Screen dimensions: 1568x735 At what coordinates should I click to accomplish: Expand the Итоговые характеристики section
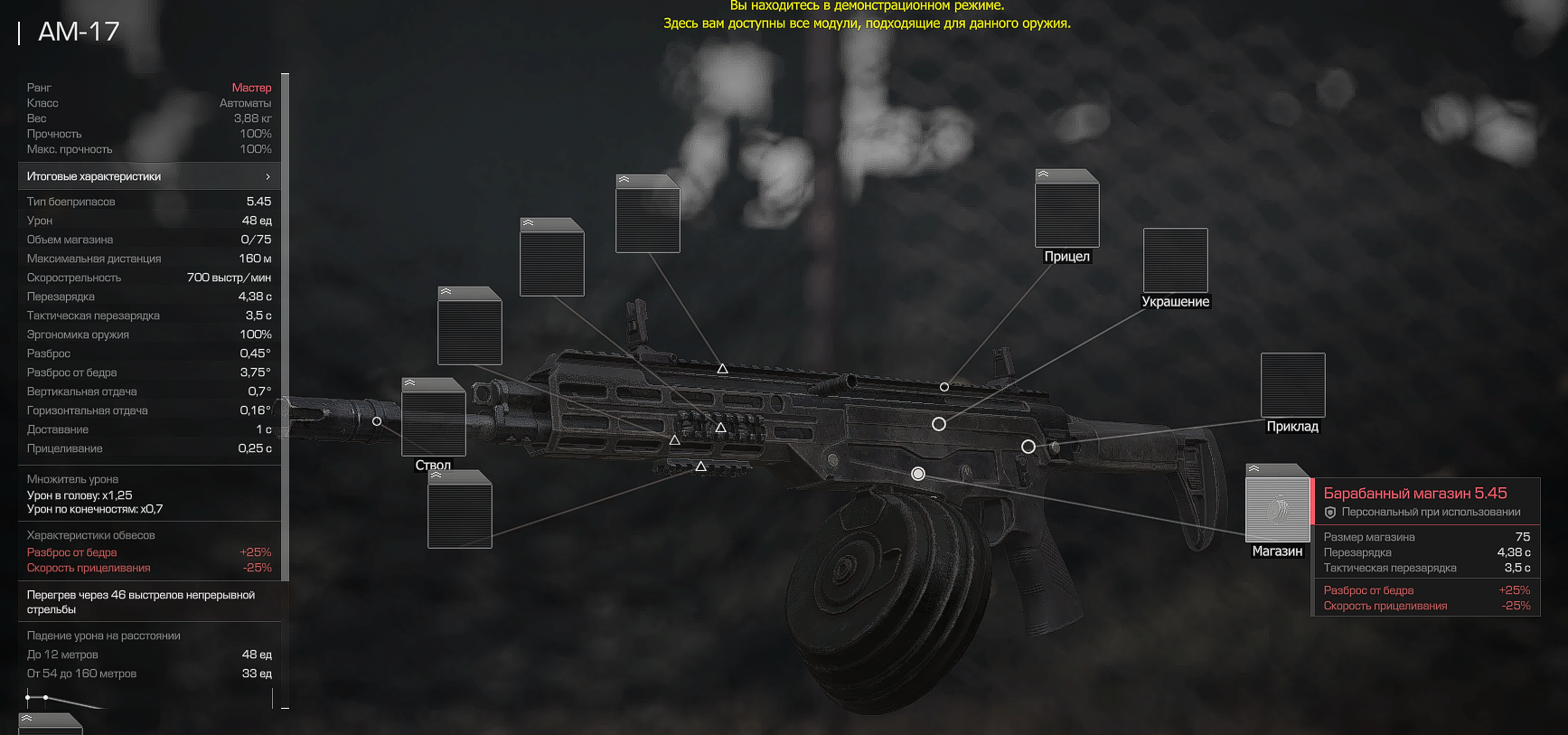tap(149, 176)
